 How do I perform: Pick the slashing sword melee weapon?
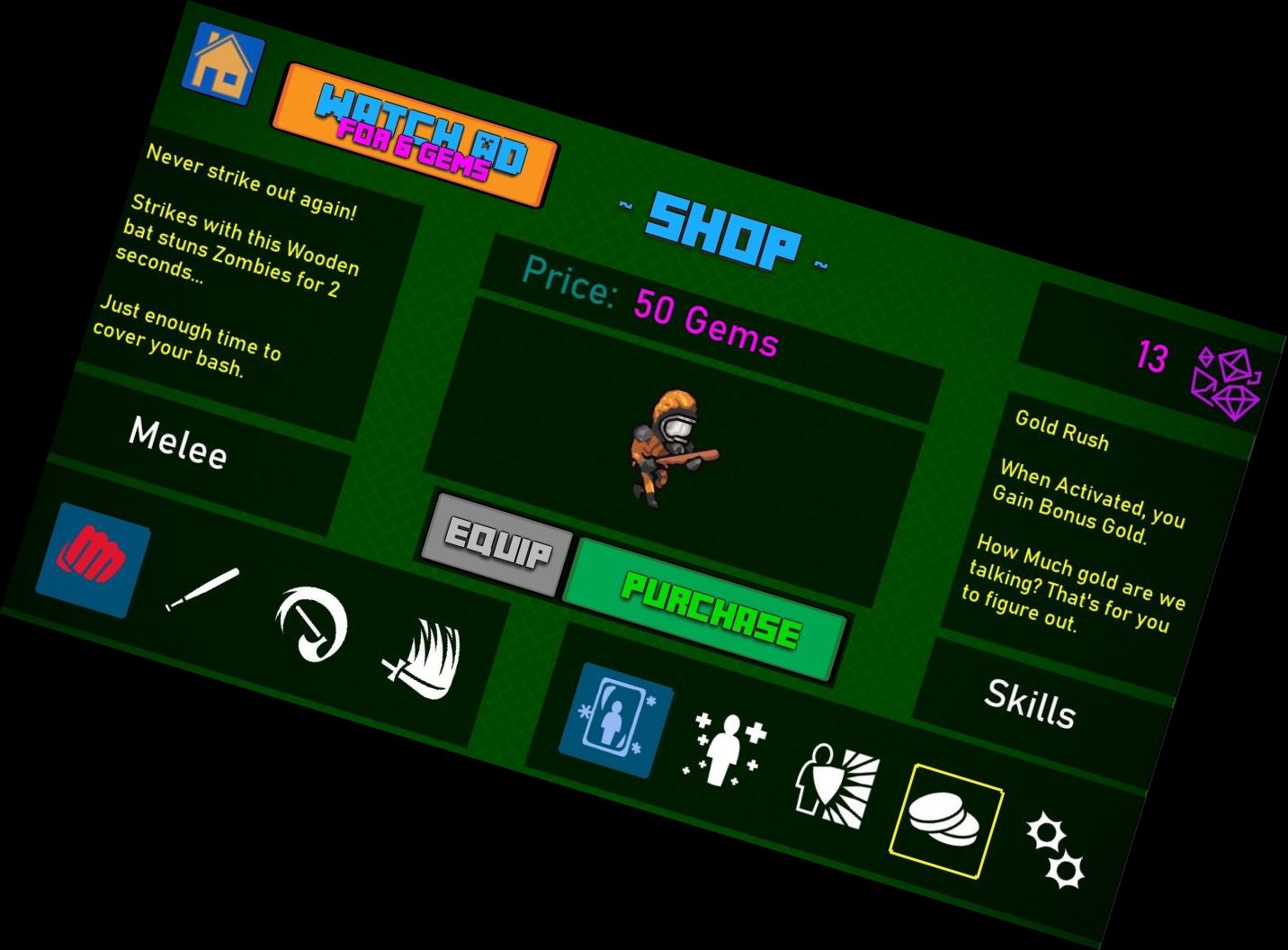(x=423, y=660)
